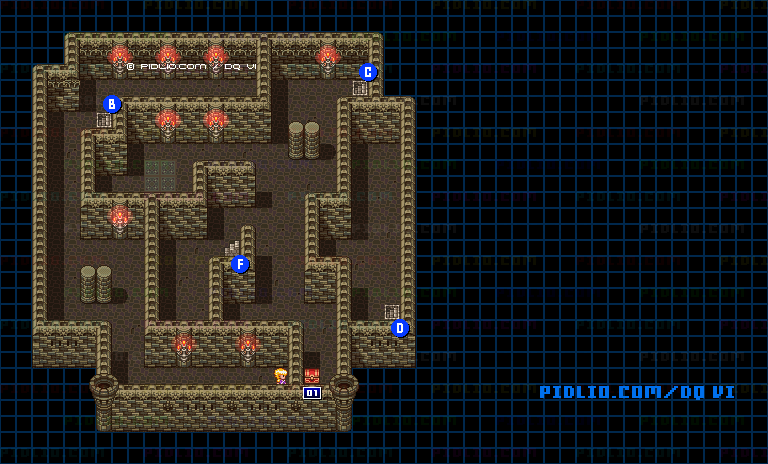
Task: Select the blue C map marker
Action: (368, 72)
